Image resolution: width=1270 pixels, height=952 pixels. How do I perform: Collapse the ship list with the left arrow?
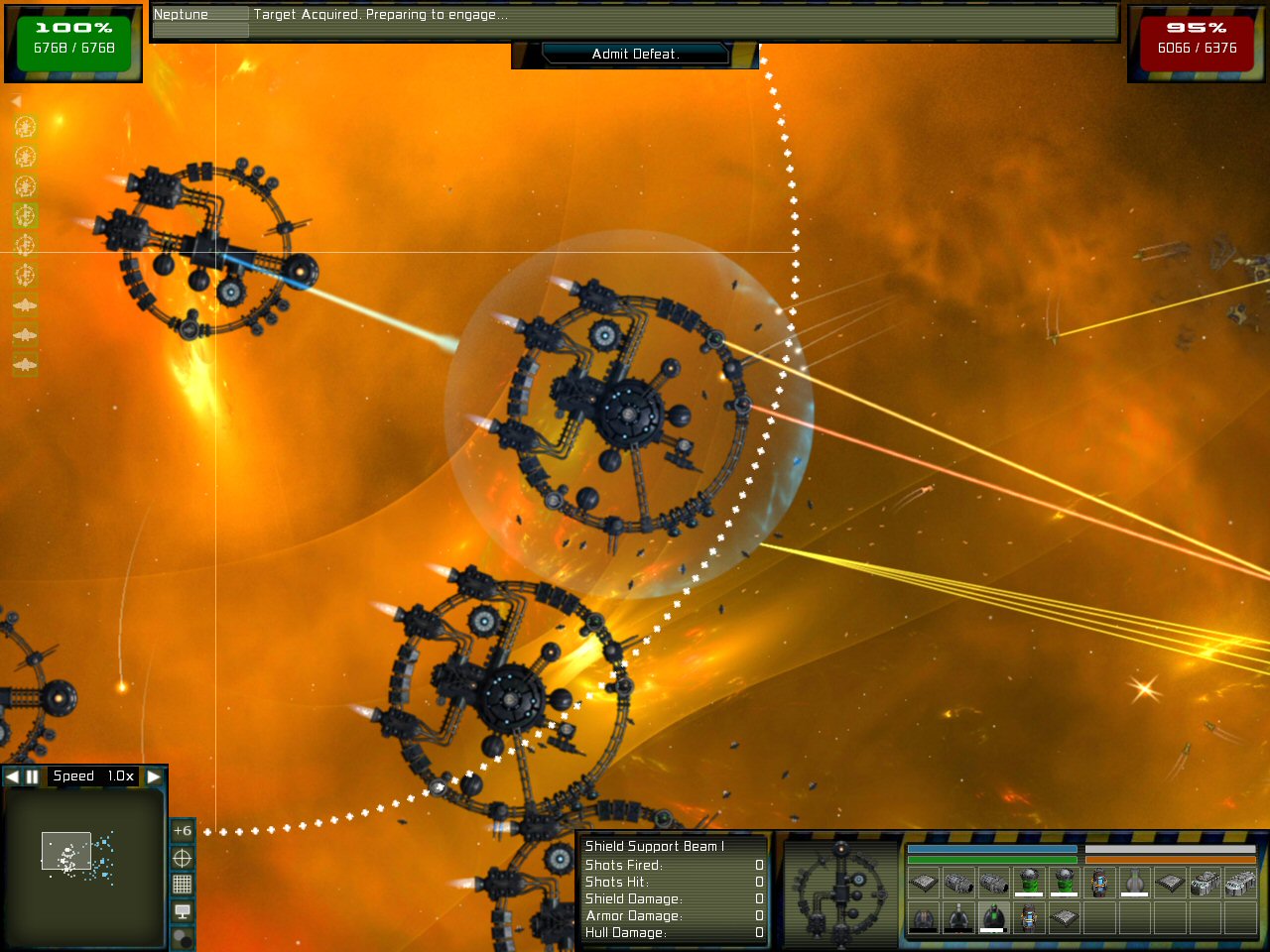point(16,101)
